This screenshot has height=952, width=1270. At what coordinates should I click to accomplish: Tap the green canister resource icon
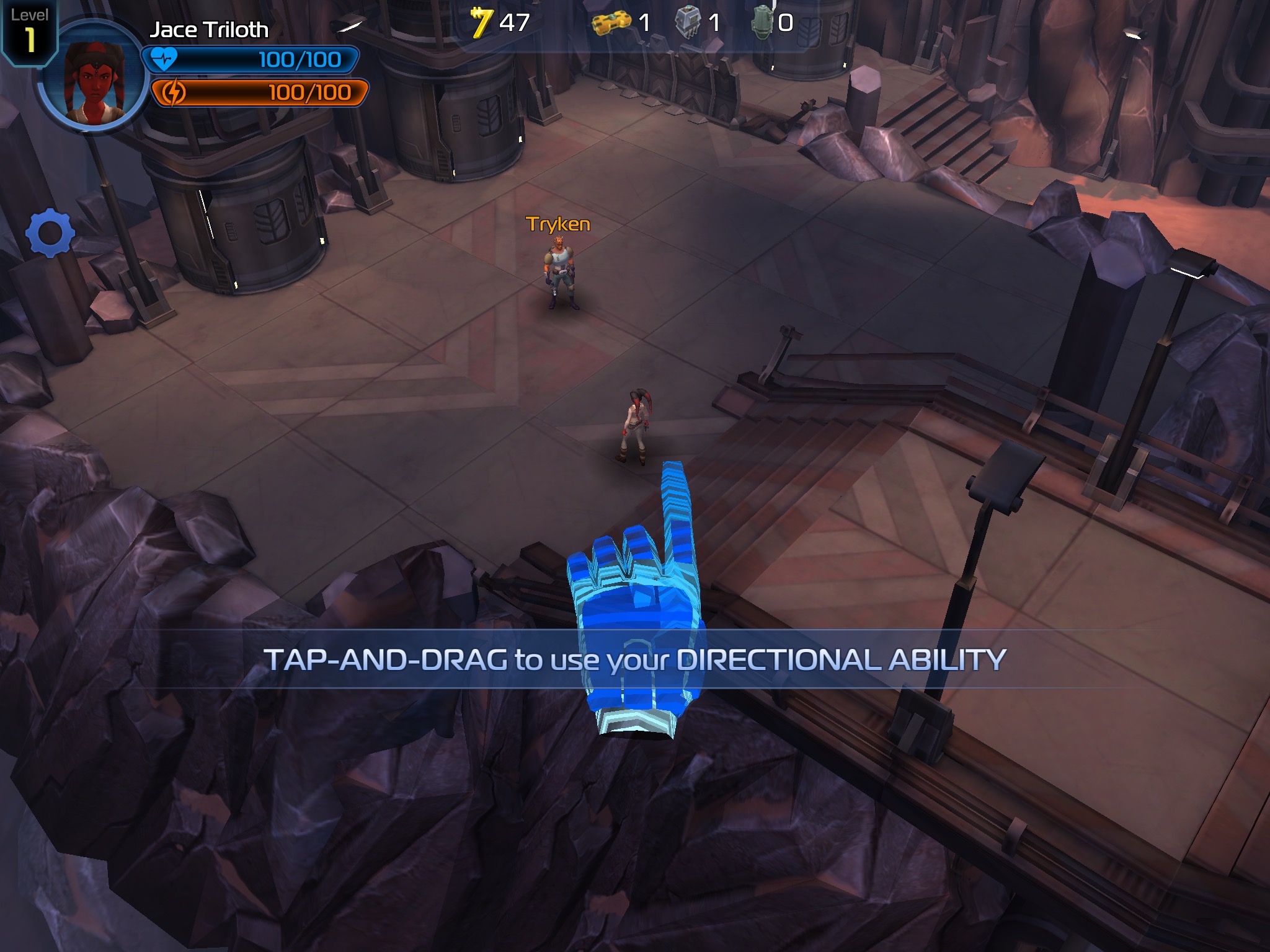point(762,24)
